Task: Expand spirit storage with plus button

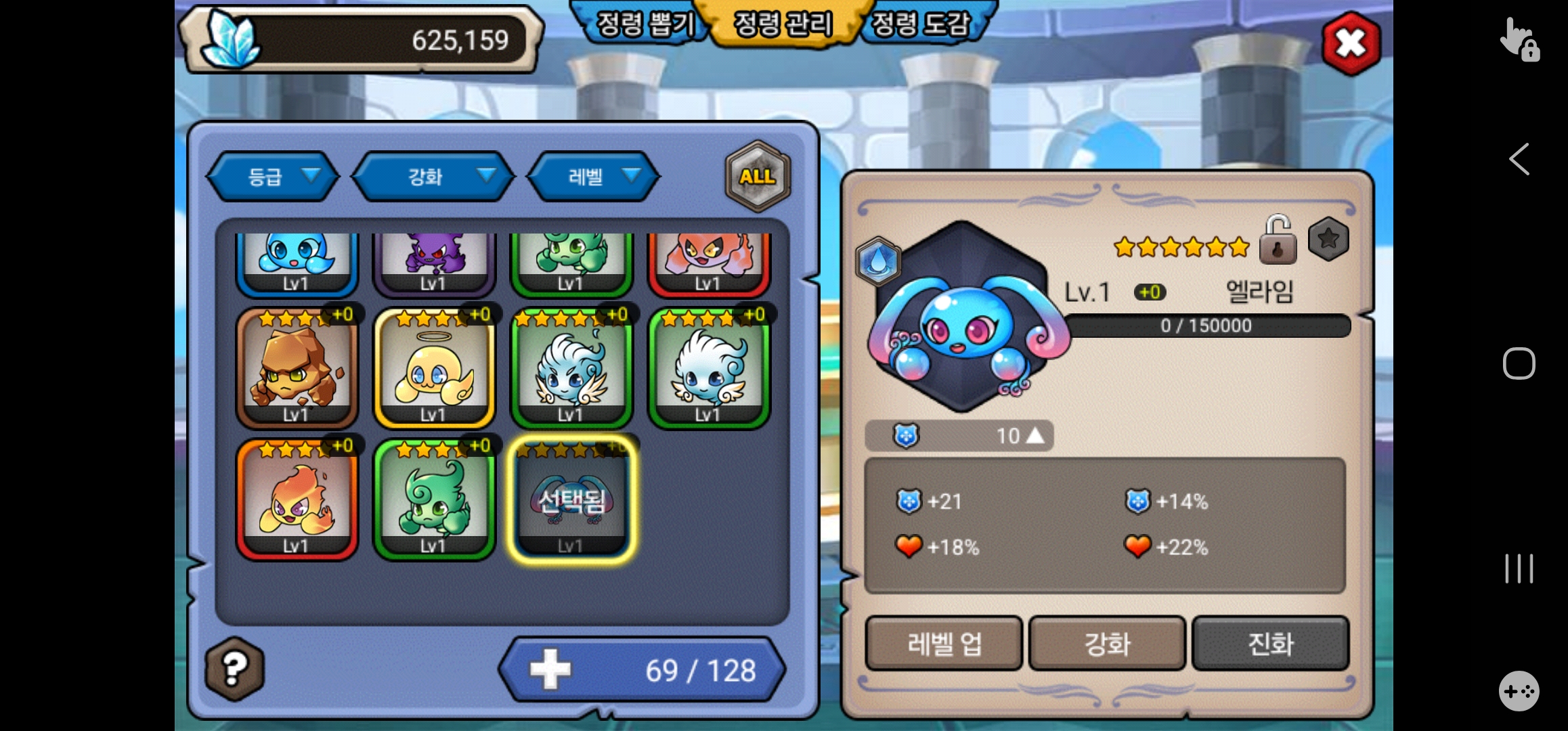Action: [550, 669]
